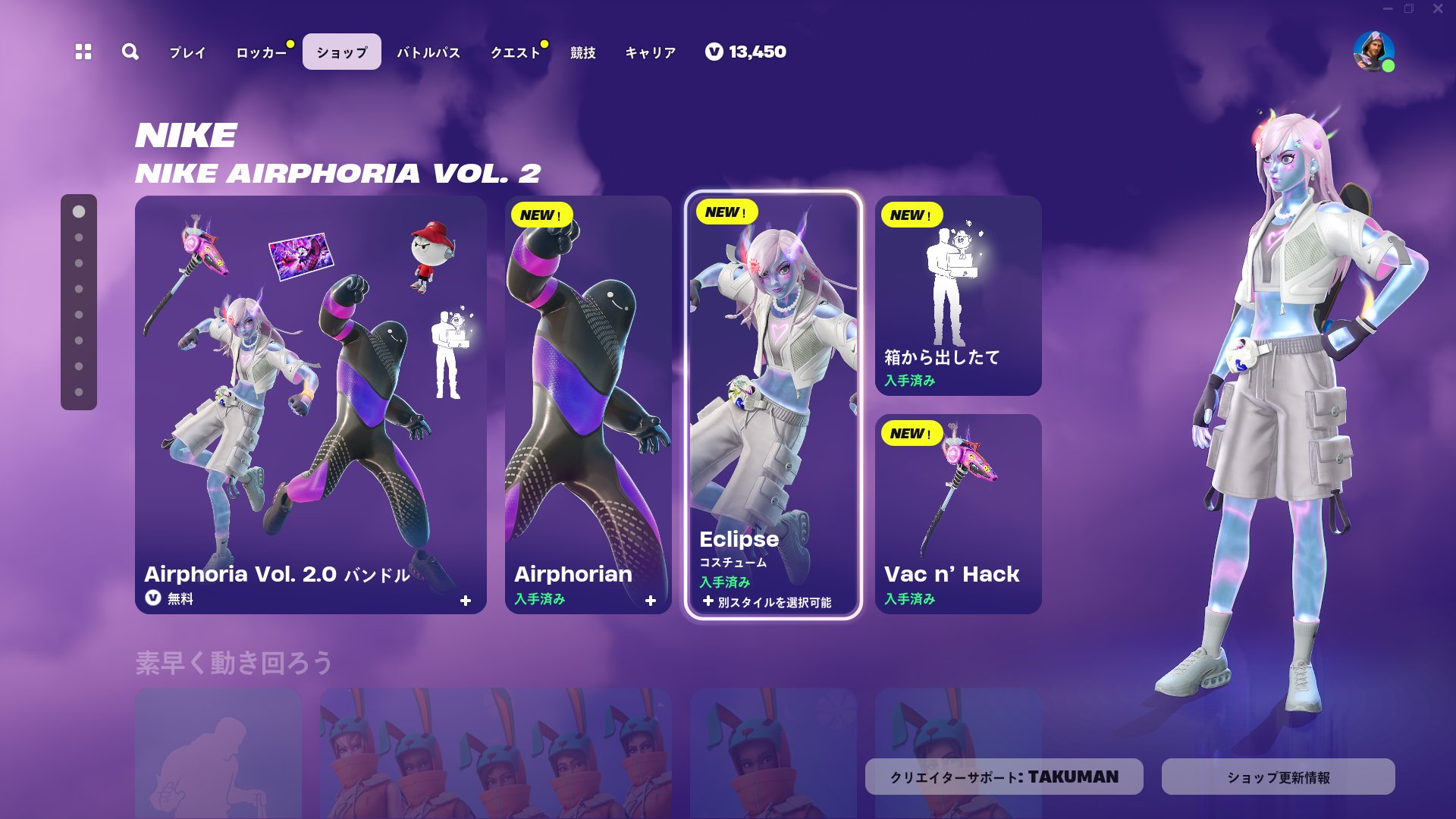The width and height of the screenshot is (1456, 819).
Task: Open the Eclipse costume card
Action: pyautogui.click(x=775, y=379)
